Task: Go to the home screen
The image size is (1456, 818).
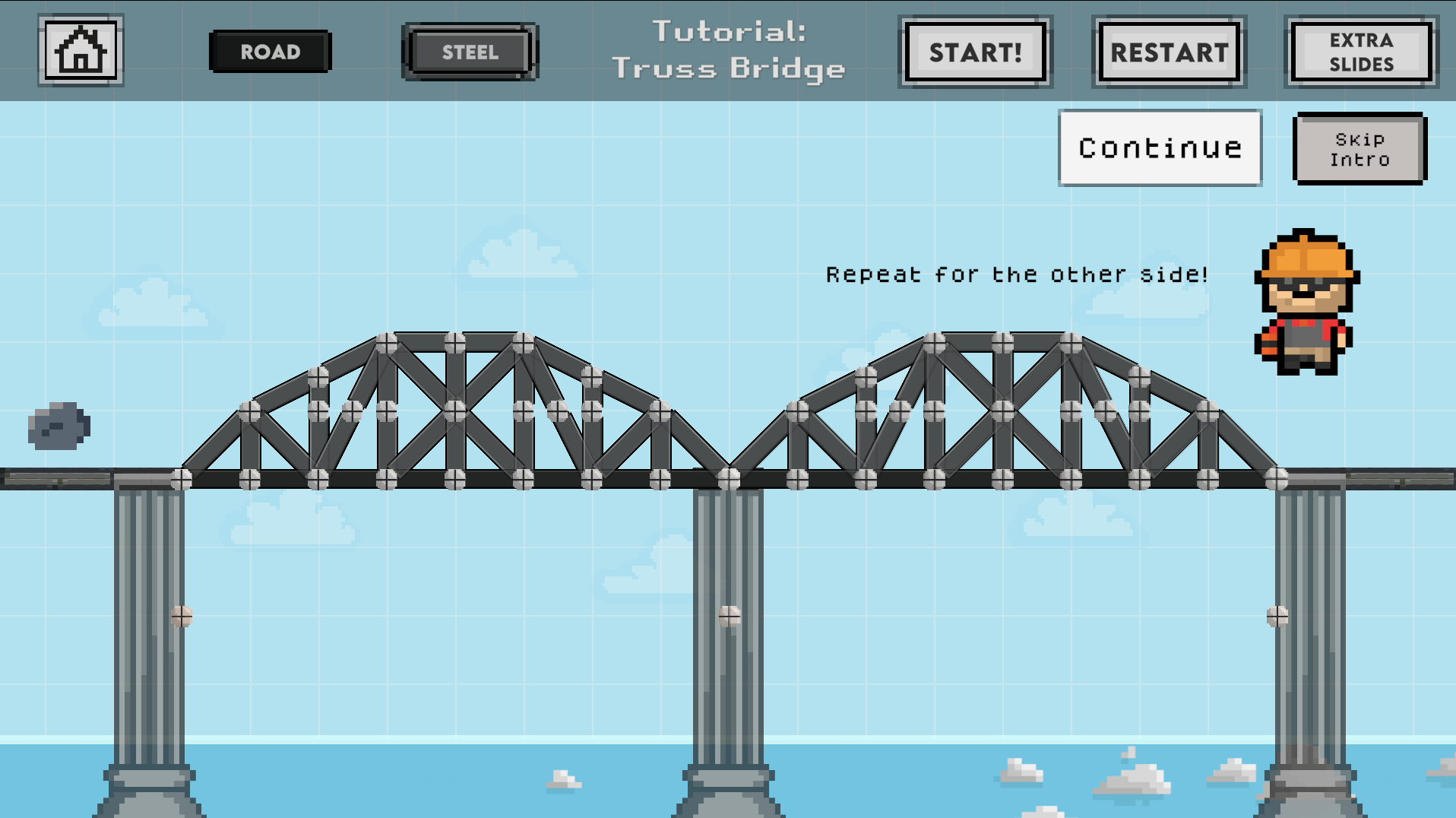Action: pos(81,51)
